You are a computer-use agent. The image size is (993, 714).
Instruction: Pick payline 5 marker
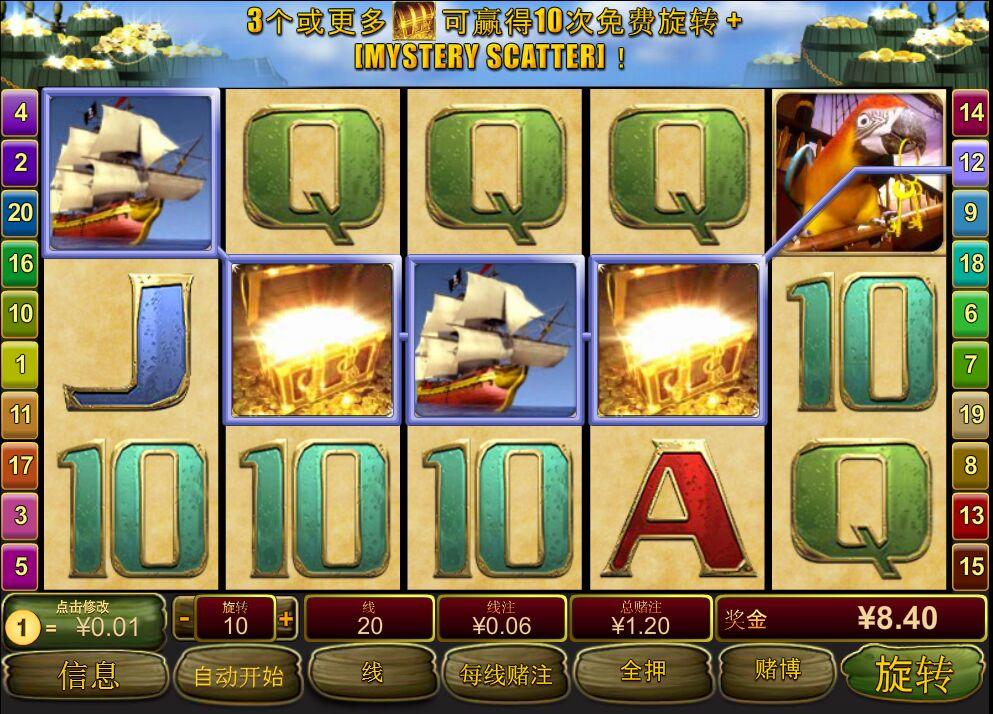coord(20,566)
